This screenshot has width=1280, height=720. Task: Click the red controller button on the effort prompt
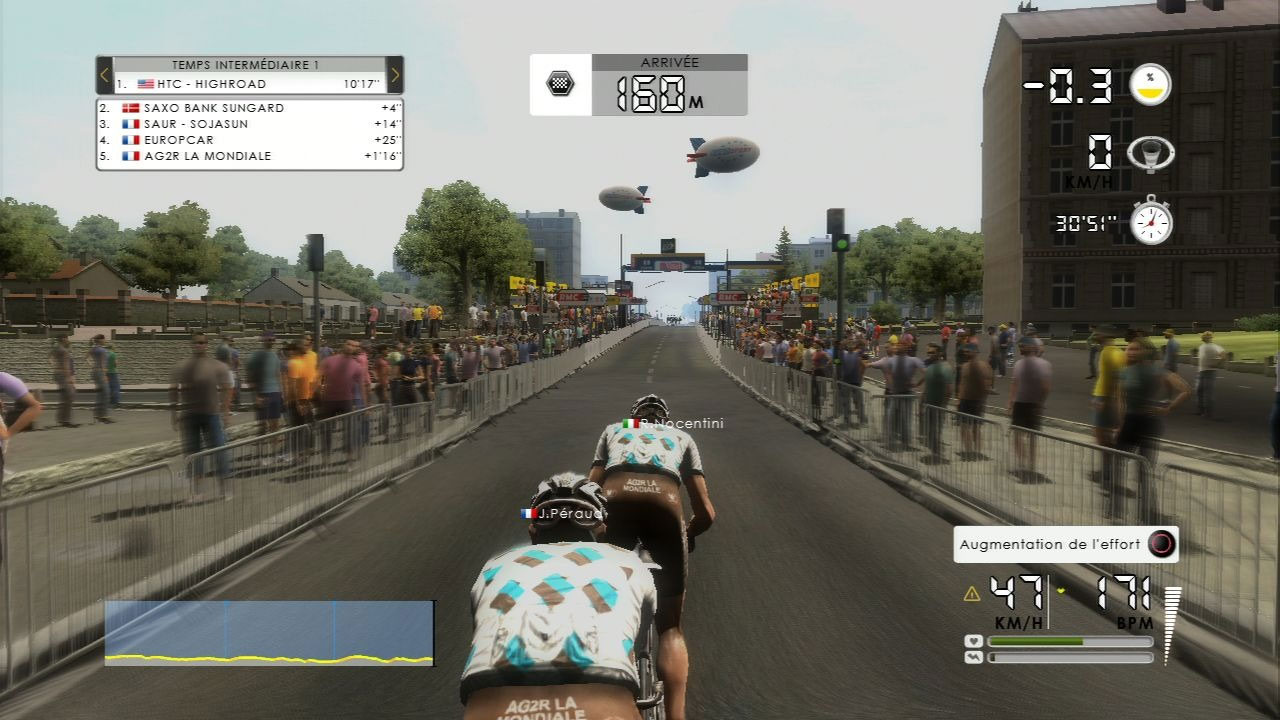(x=1163, y=544)
